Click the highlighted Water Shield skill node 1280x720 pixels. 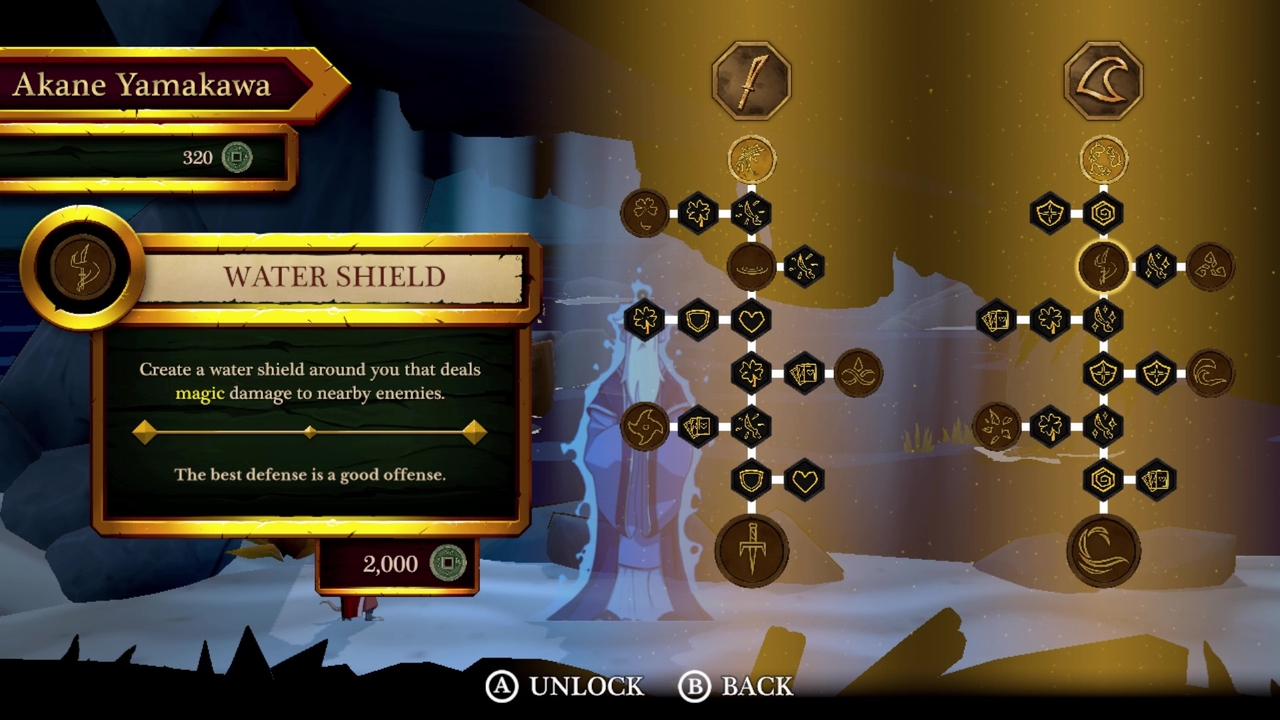[1103, 266]
